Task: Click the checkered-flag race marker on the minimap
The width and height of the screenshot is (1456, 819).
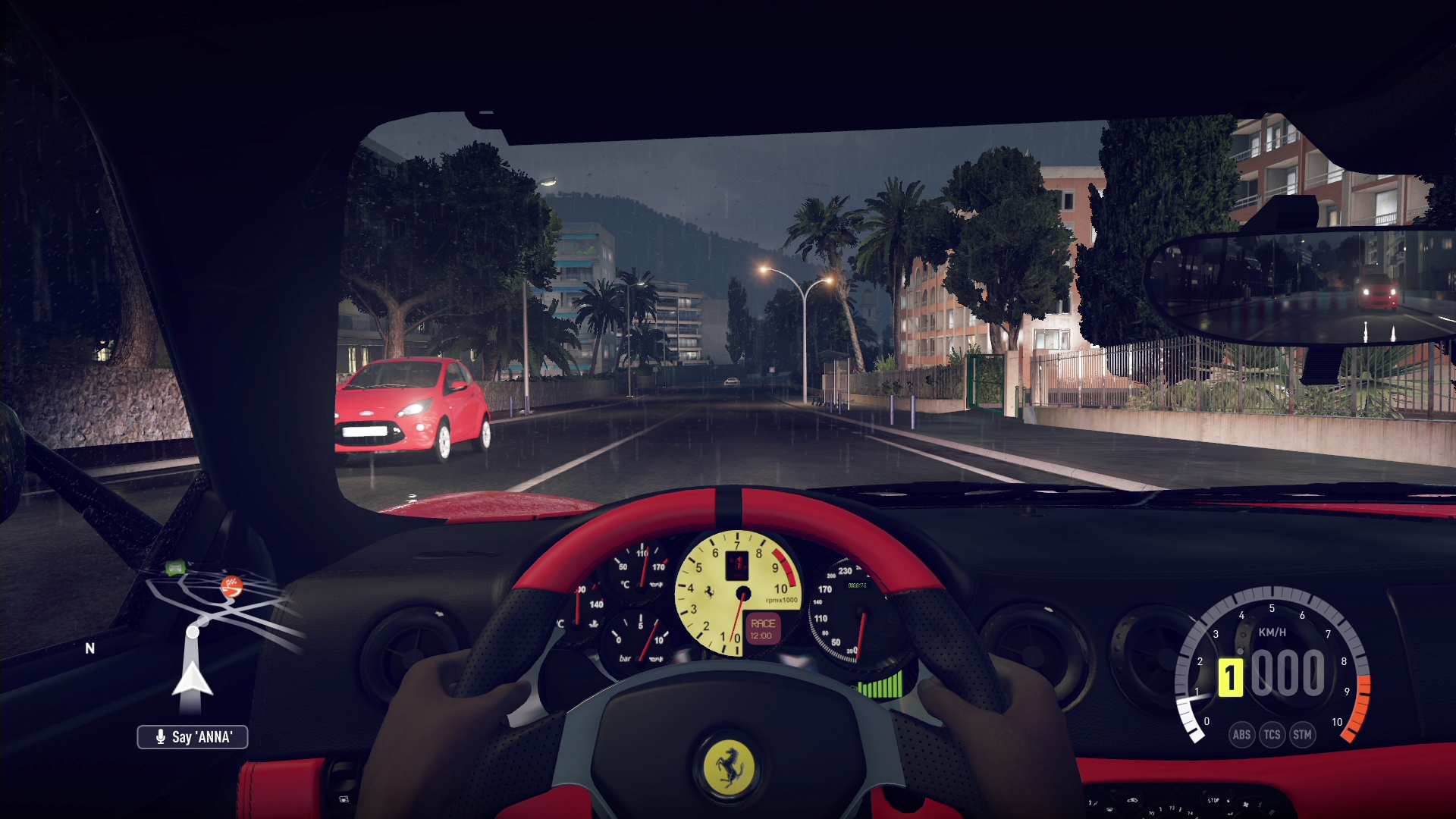Action: [x=231, y=586]
